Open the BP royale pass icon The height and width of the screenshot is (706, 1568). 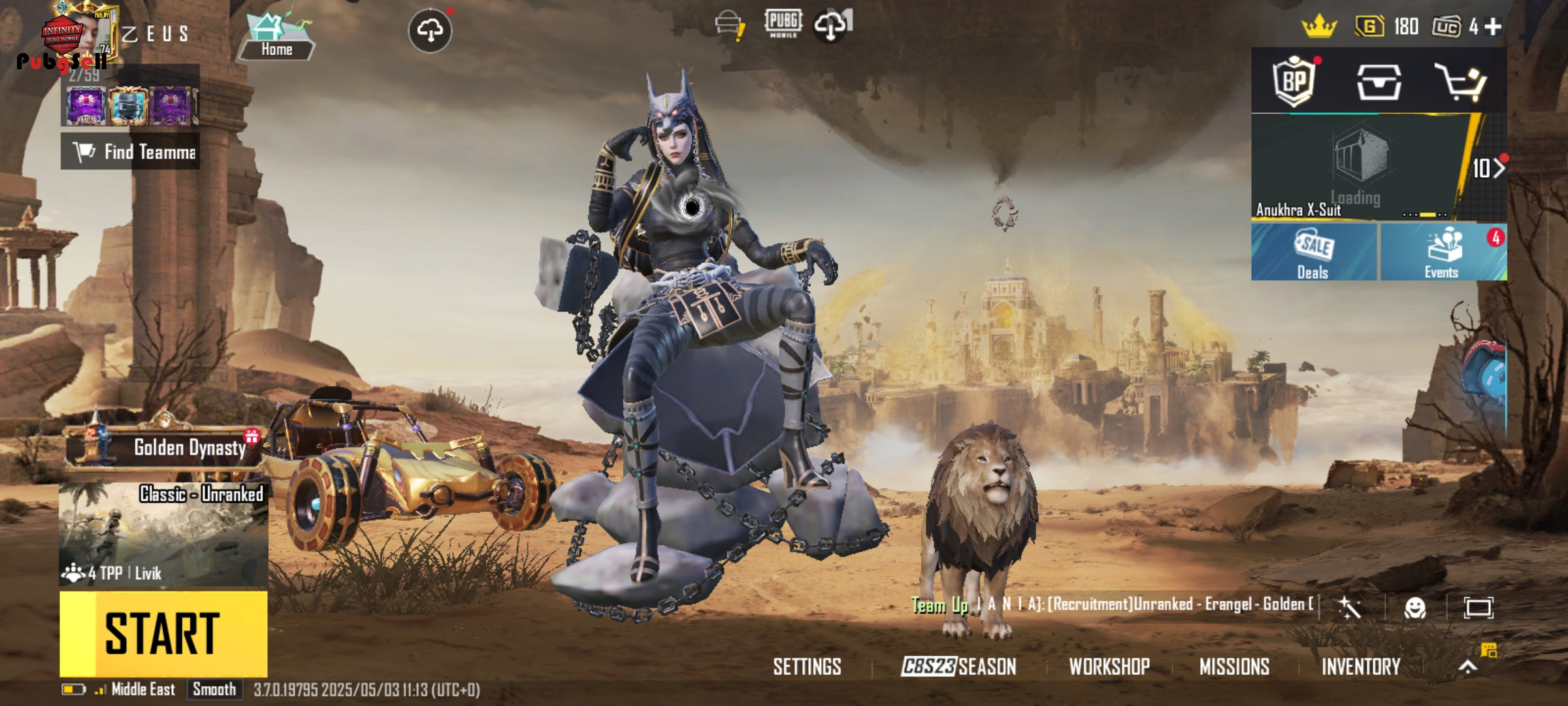(1294, 82)
